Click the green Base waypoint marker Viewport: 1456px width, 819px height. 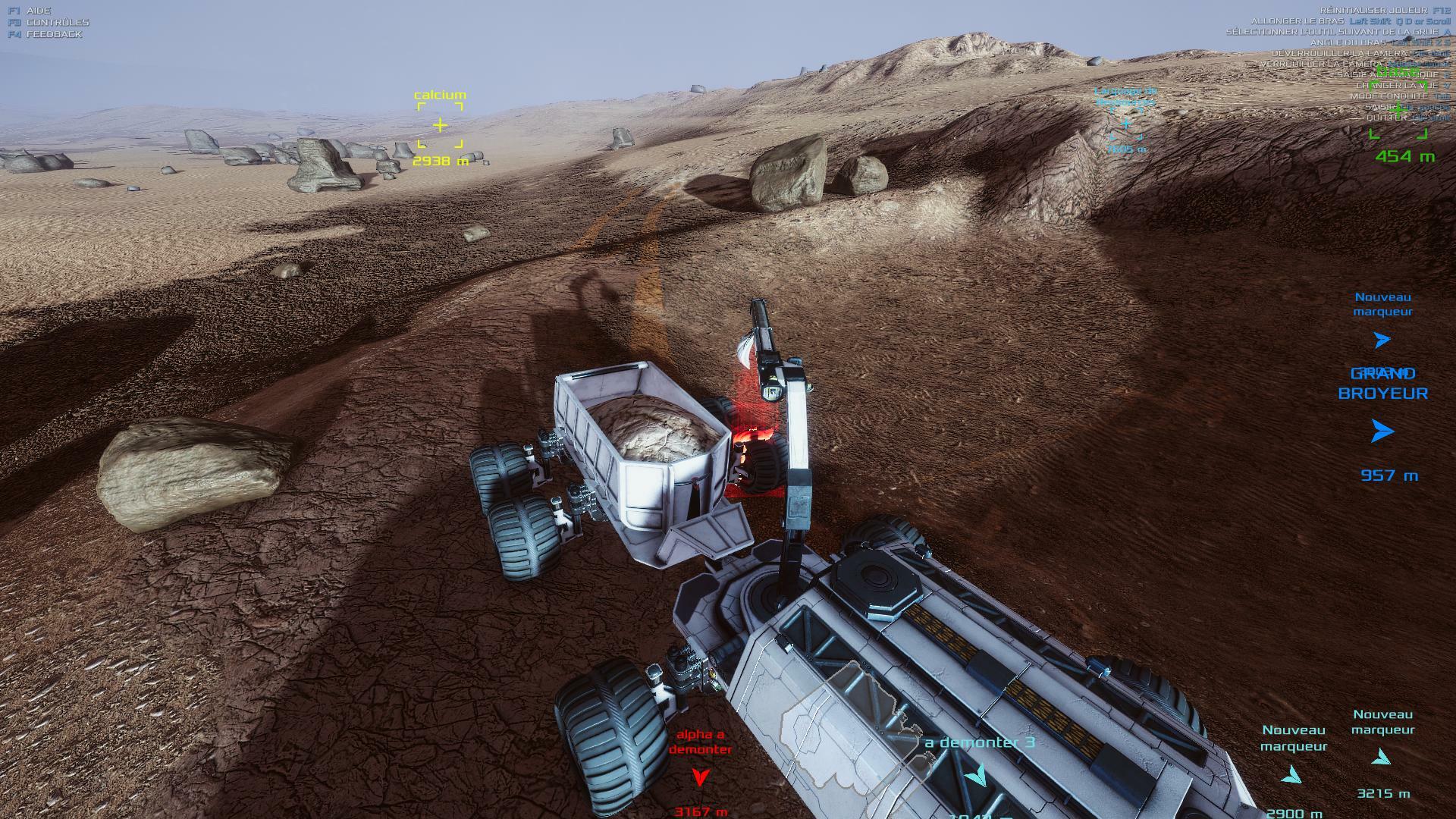click(x=1398, y=111)
